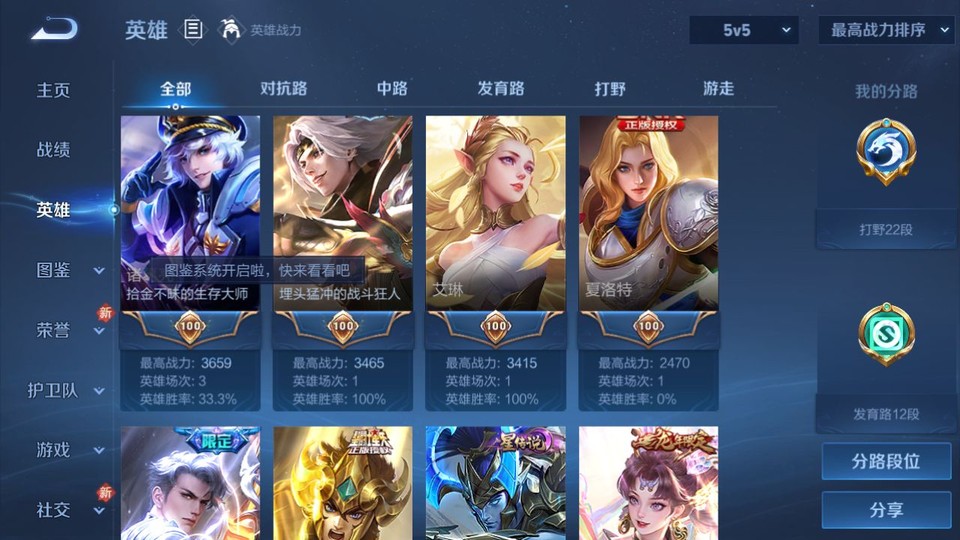
Task: Open the 主页 sidebar entry
Action: click(x=54, y=90)
